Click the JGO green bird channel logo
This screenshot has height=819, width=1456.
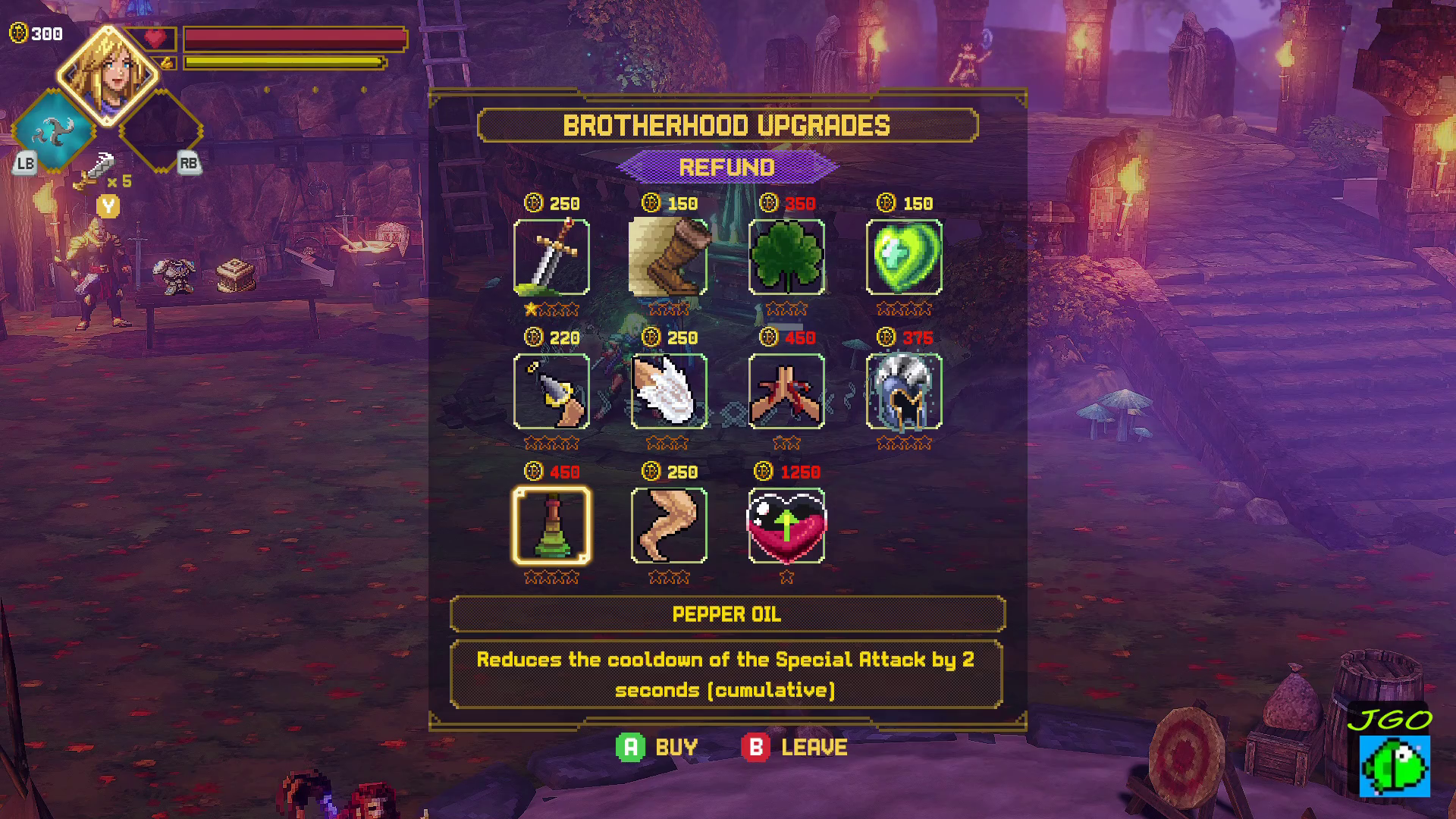coord(1394,755)
